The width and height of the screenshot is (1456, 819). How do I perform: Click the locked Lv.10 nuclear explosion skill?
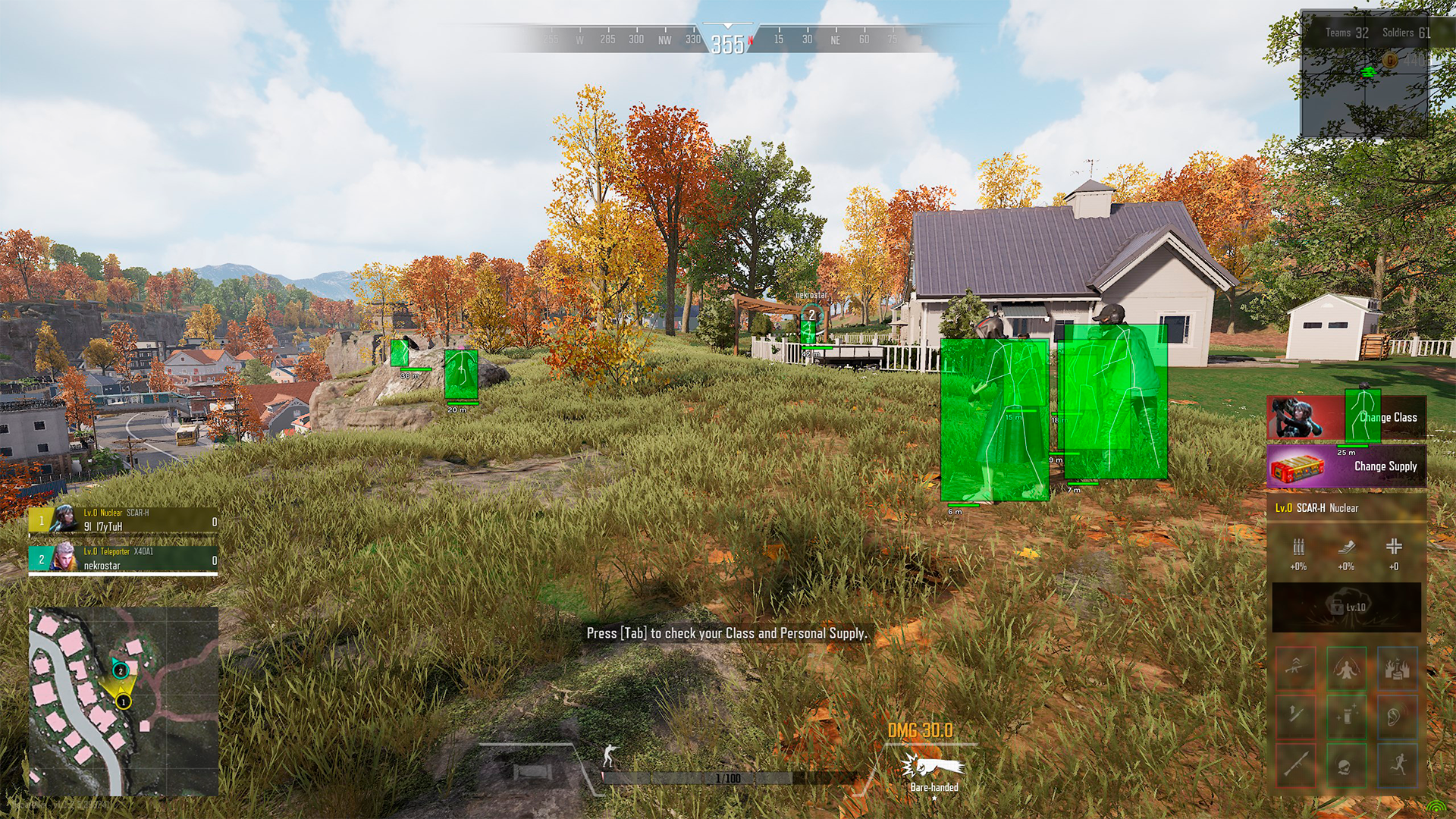(1346, 607)
